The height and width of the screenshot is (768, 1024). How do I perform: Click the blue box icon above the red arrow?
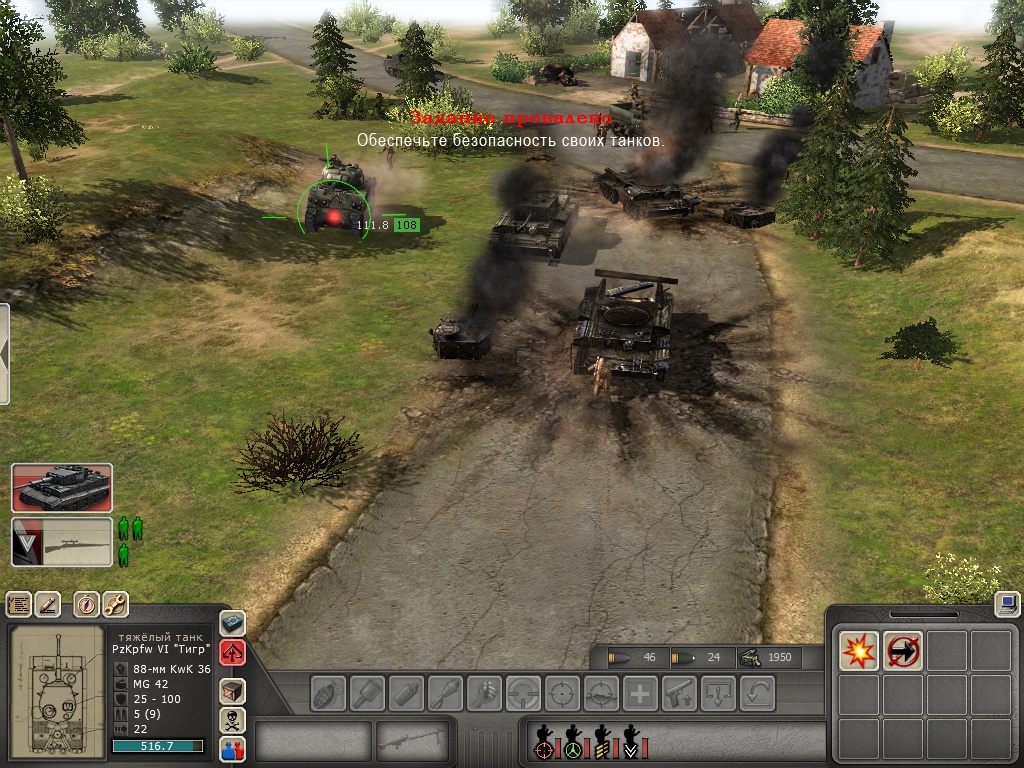coord(232,623)
